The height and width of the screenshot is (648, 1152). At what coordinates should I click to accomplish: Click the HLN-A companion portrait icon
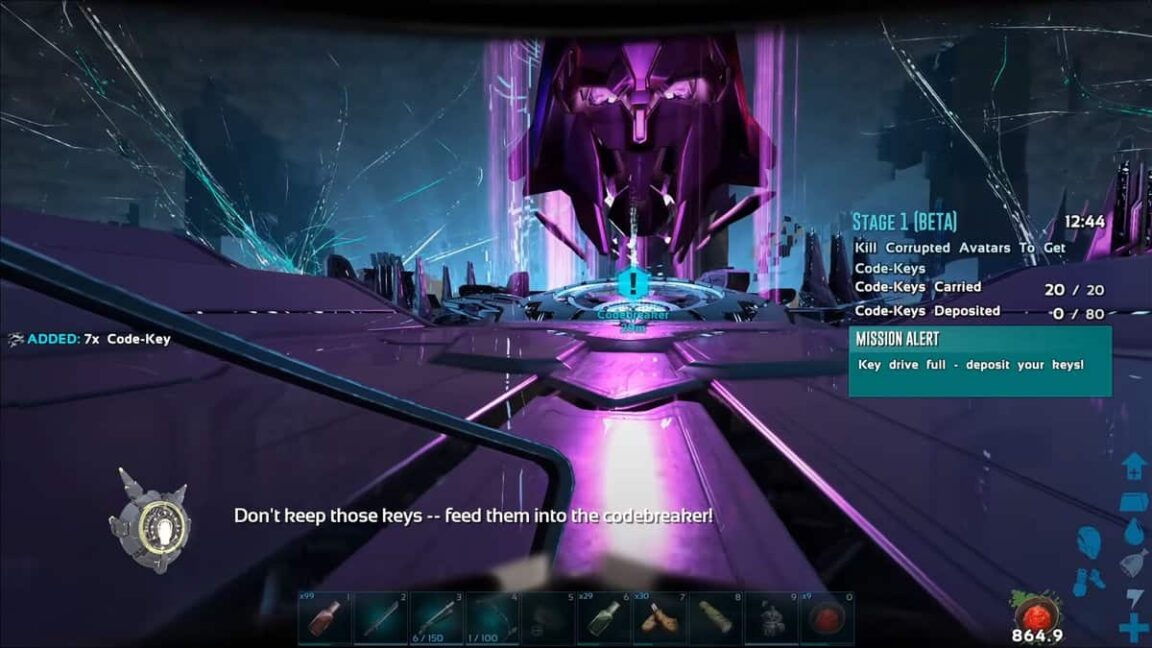click(x=152, y=520)
